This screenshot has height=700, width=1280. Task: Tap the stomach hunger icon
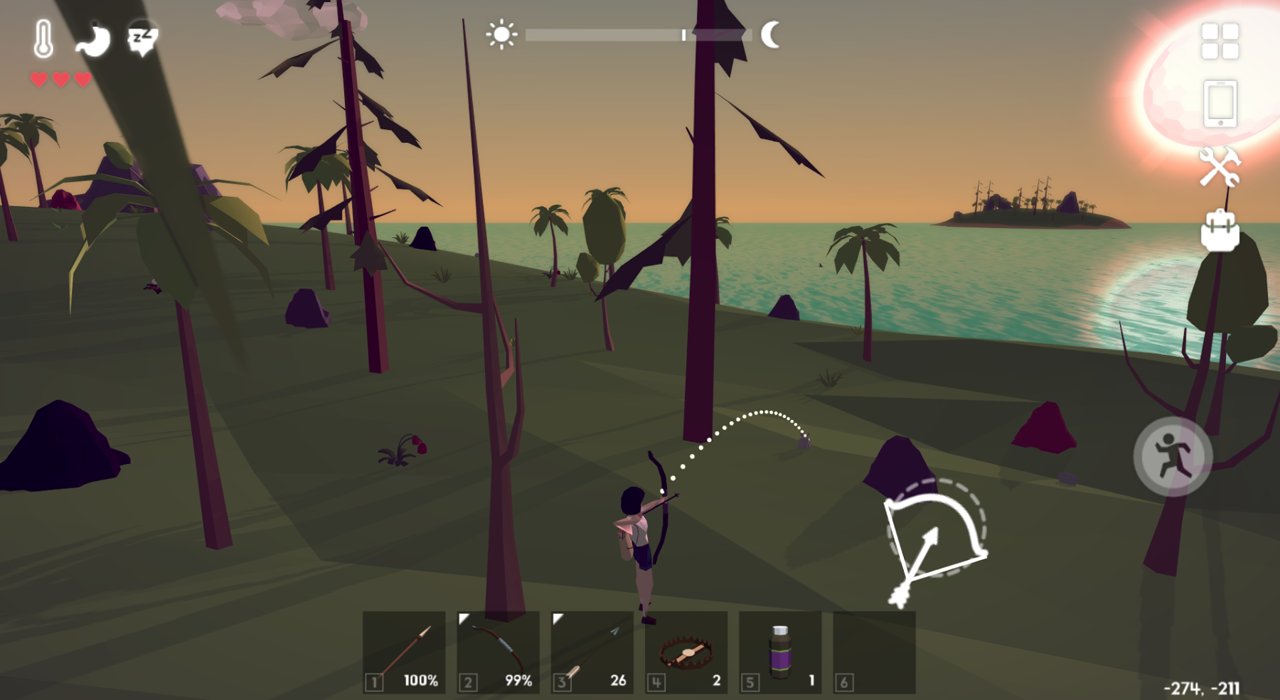point(92,39)
